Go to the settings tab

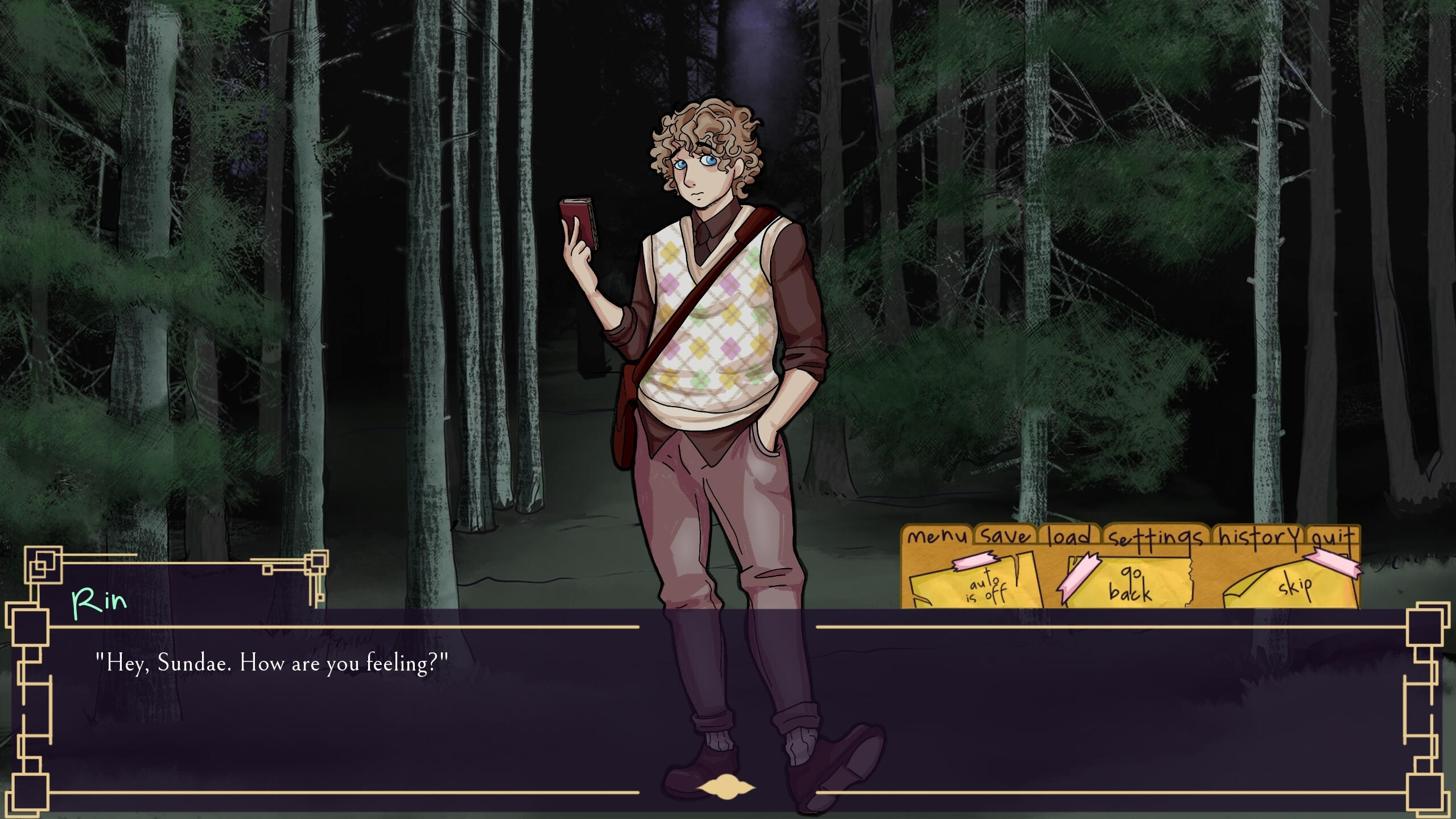(1156, 537)
